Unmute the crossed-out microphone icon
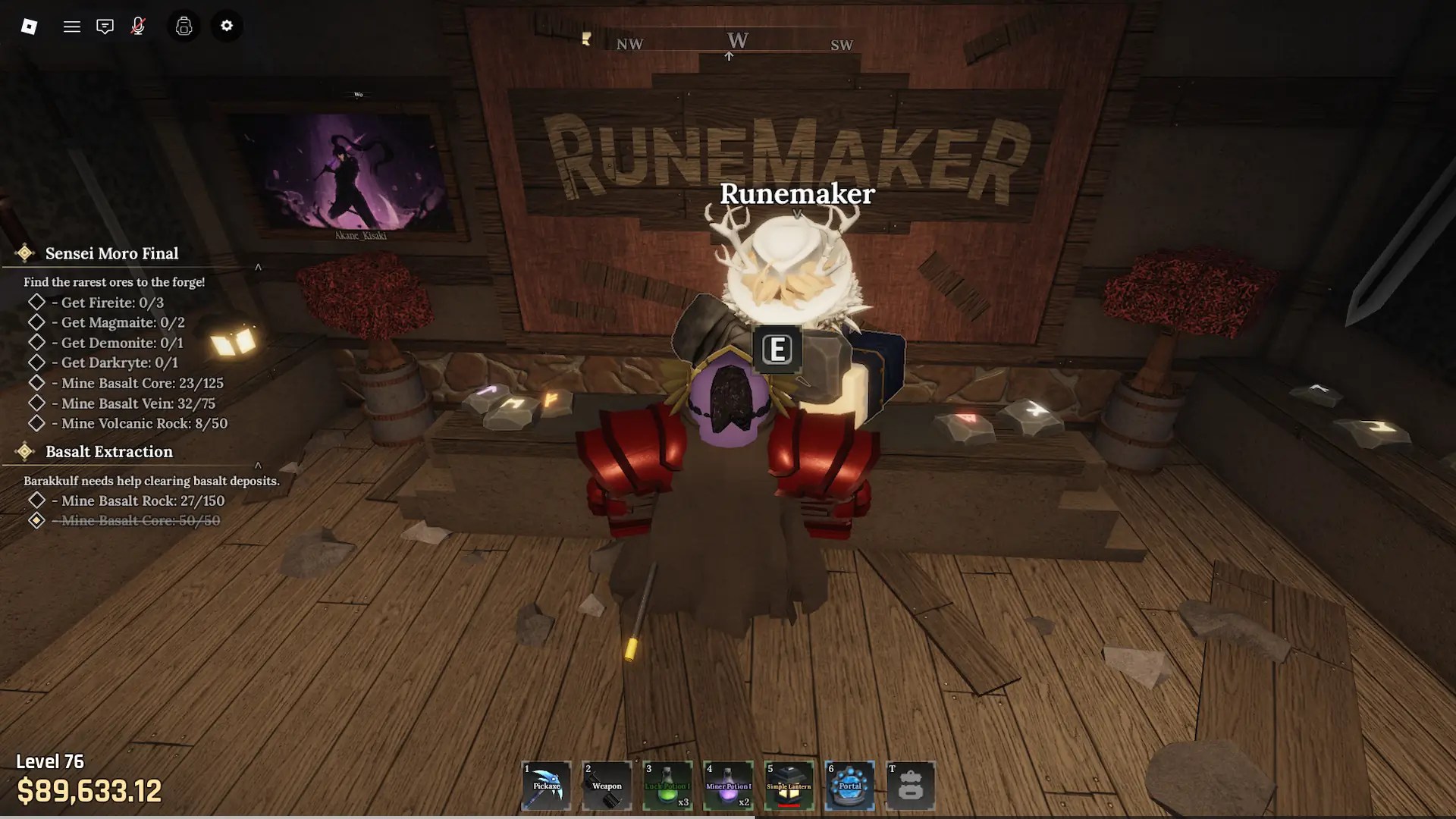 tap(138, 26)
